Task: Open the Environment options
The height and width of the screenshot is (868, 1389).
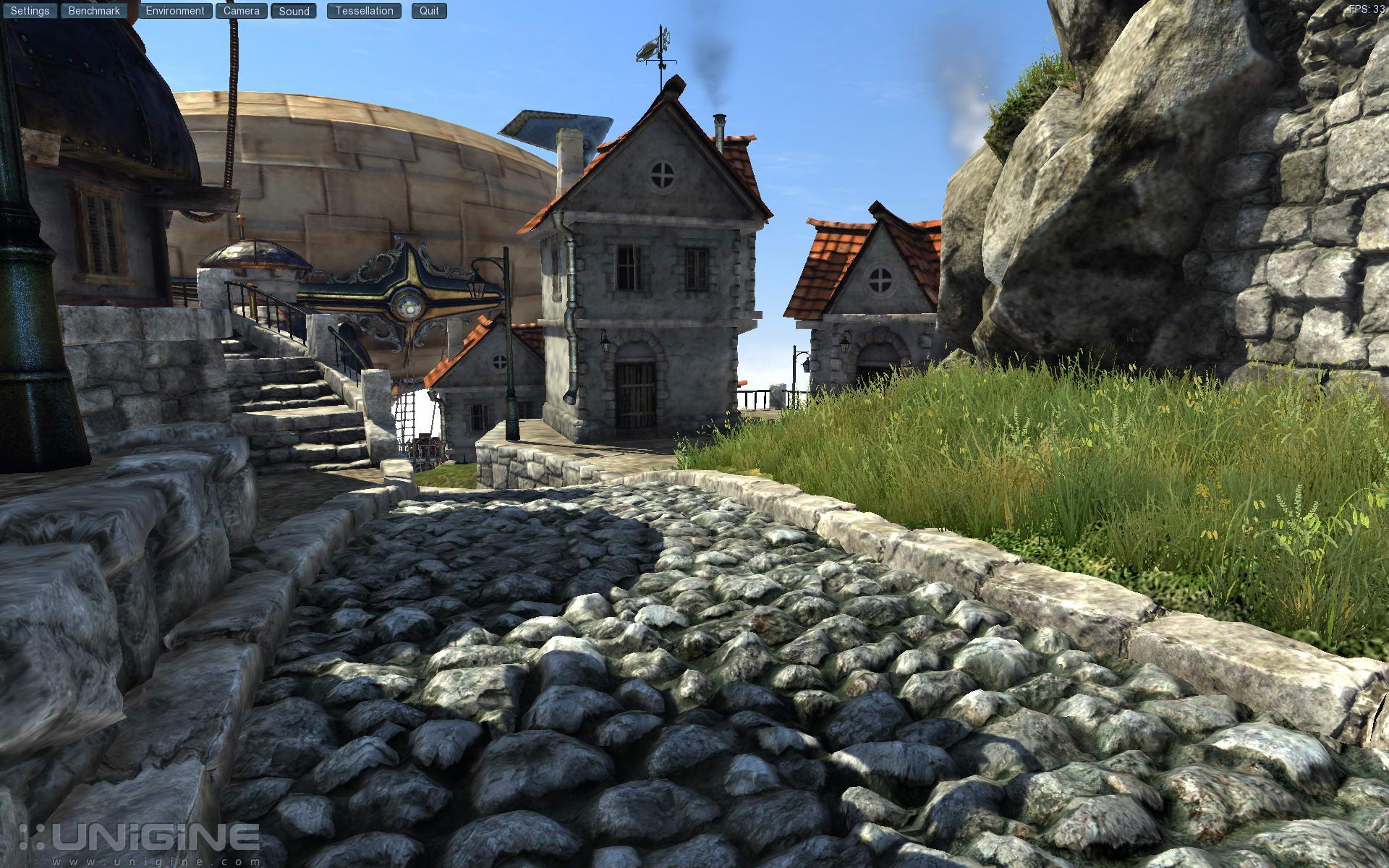Action: coord(175,11)
